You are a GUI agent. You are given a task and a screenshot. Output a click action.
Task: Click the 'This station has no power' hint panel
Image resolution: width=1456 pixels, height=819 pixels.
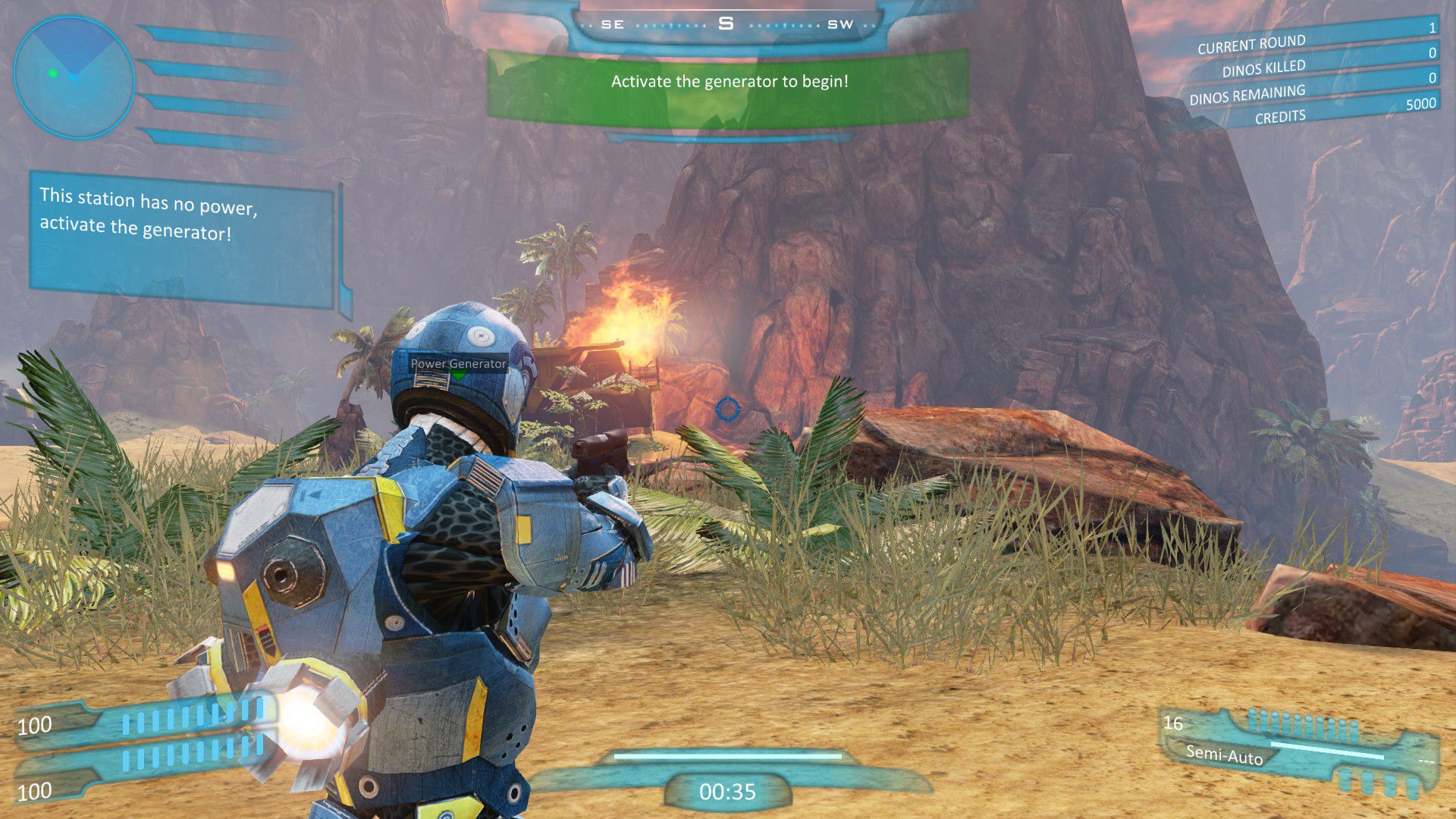tap(182, 239)
